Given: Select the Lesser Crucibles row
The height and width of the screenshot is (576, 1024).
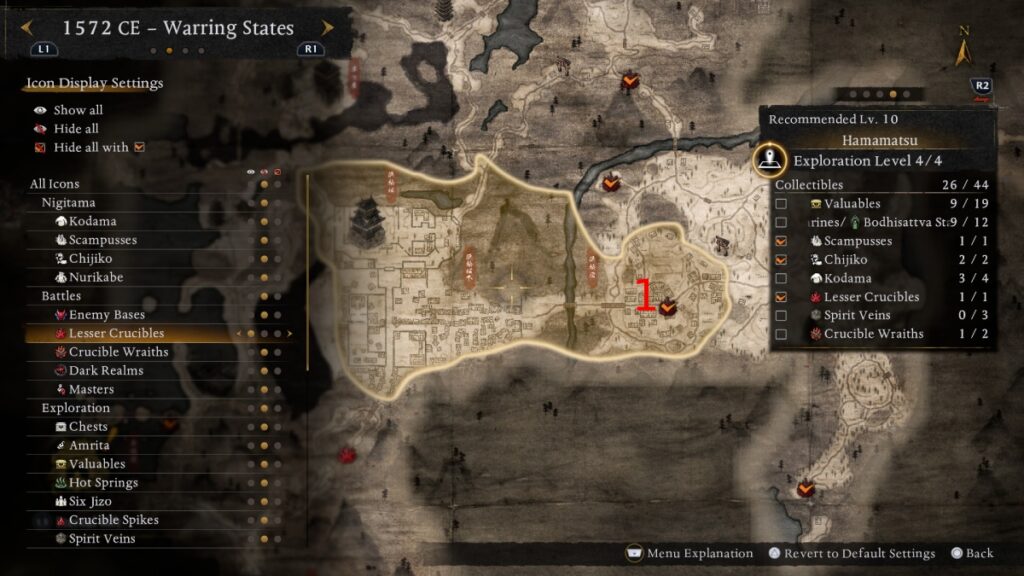Looking at the screenshot, I should coord(116,333).
